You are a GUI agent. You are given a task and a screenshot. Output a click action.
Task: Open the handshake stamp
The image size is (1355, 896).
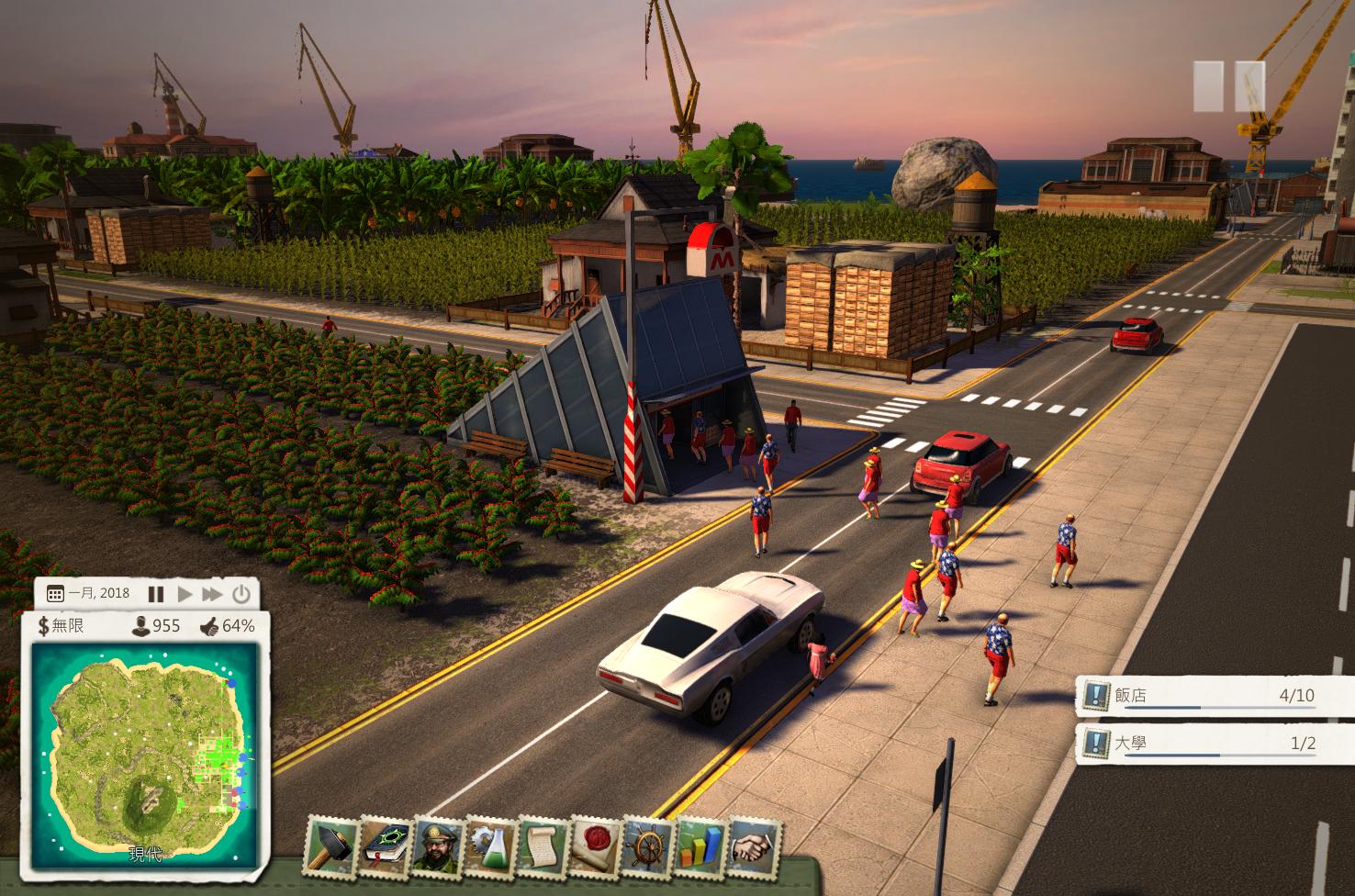point(753,846)
